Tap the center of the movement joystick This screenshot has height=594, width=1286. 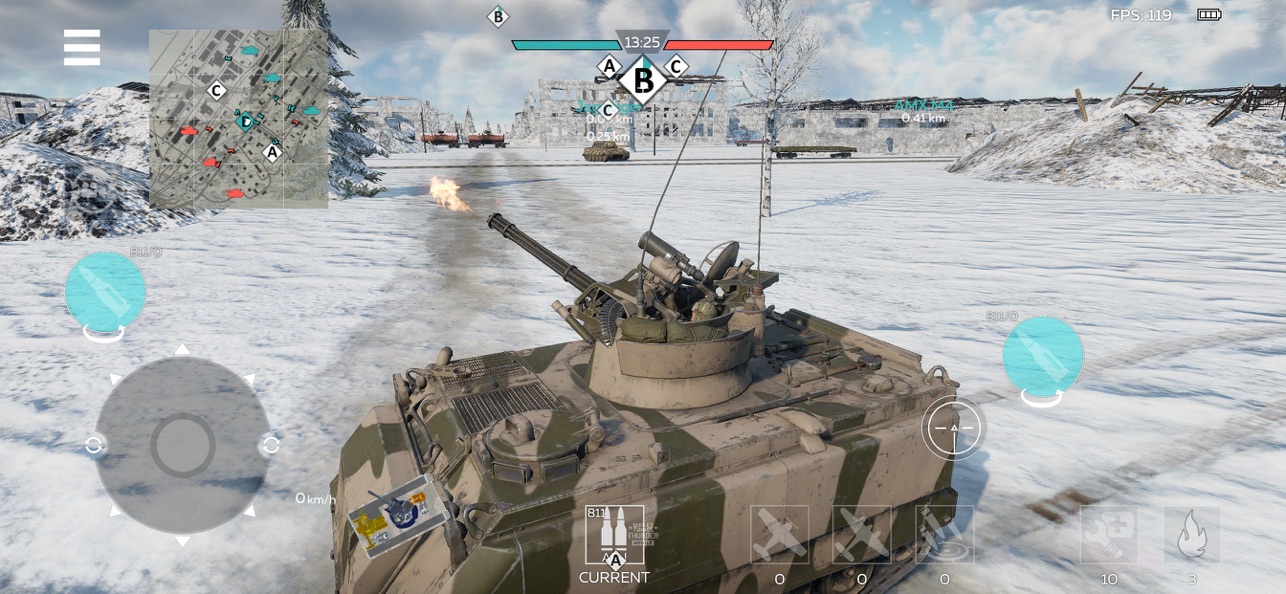coord(182,445)
